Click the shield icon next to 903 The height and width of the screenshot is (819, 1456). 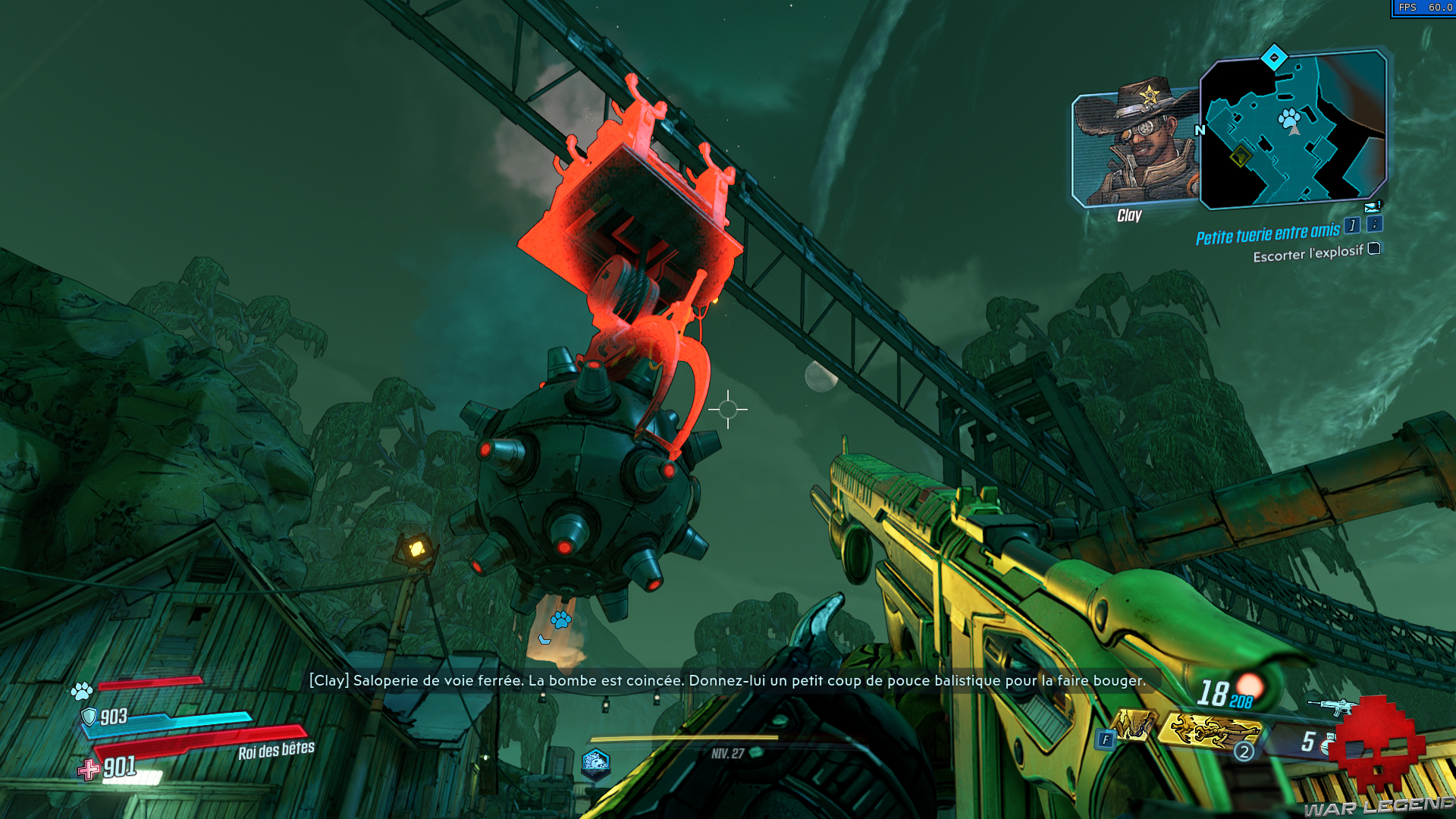point(90,716)
